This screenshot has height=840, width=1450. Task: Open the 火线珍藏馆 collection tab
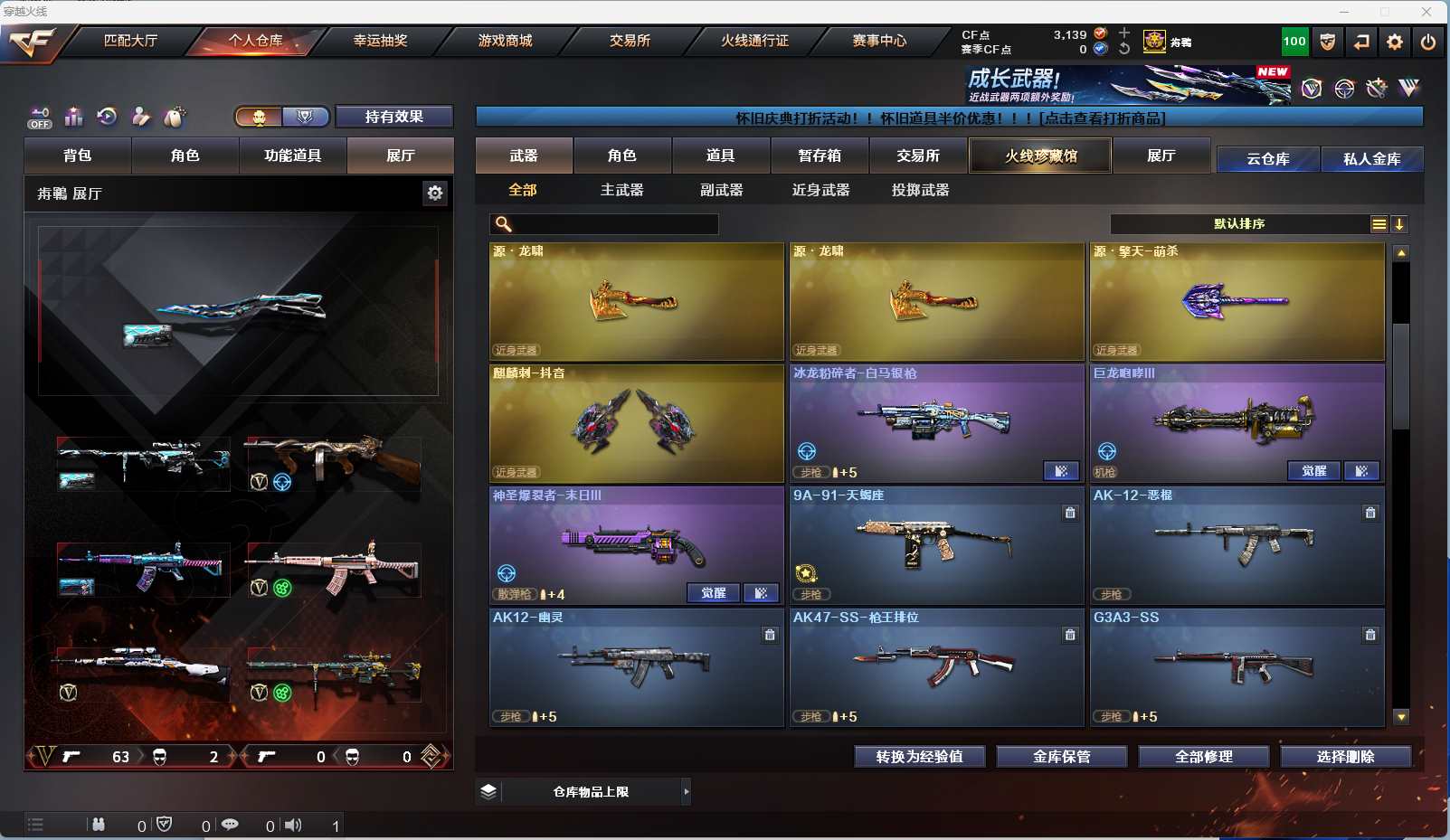click(x=1040, y=156)
